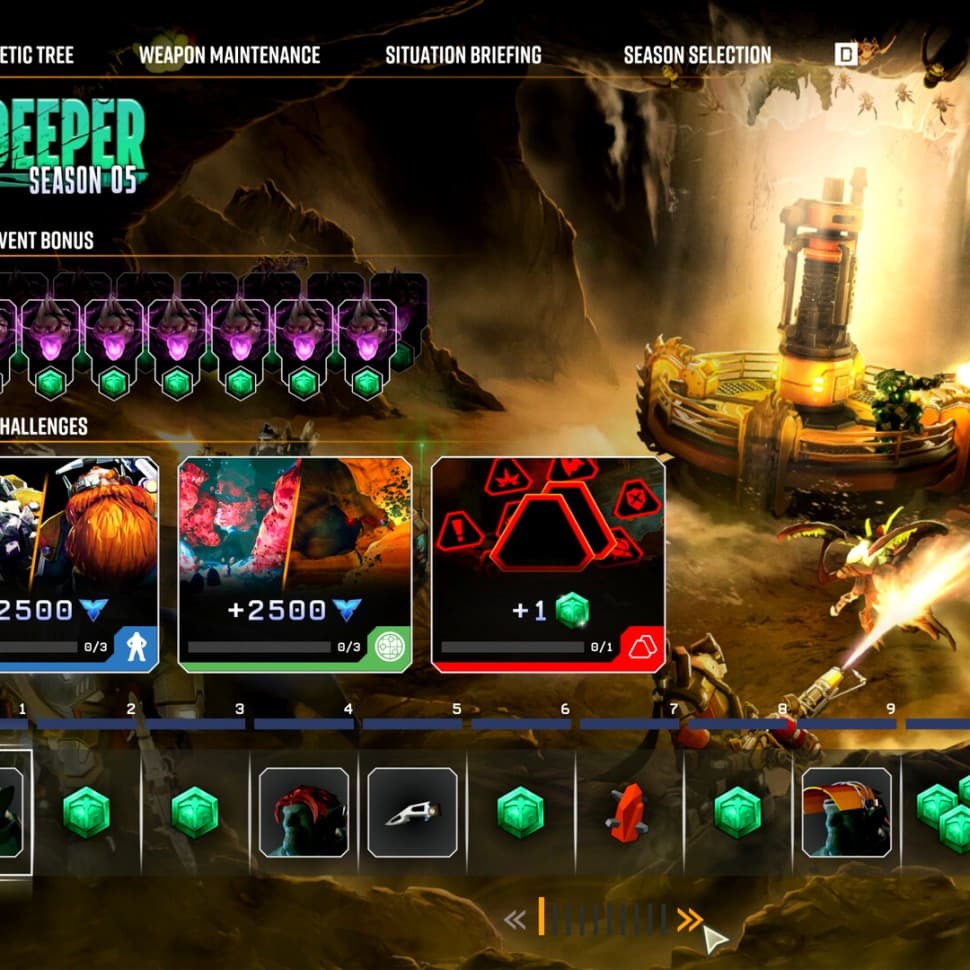
Task: Open the Weapon Maintenance tab
Action: point(229,55)
